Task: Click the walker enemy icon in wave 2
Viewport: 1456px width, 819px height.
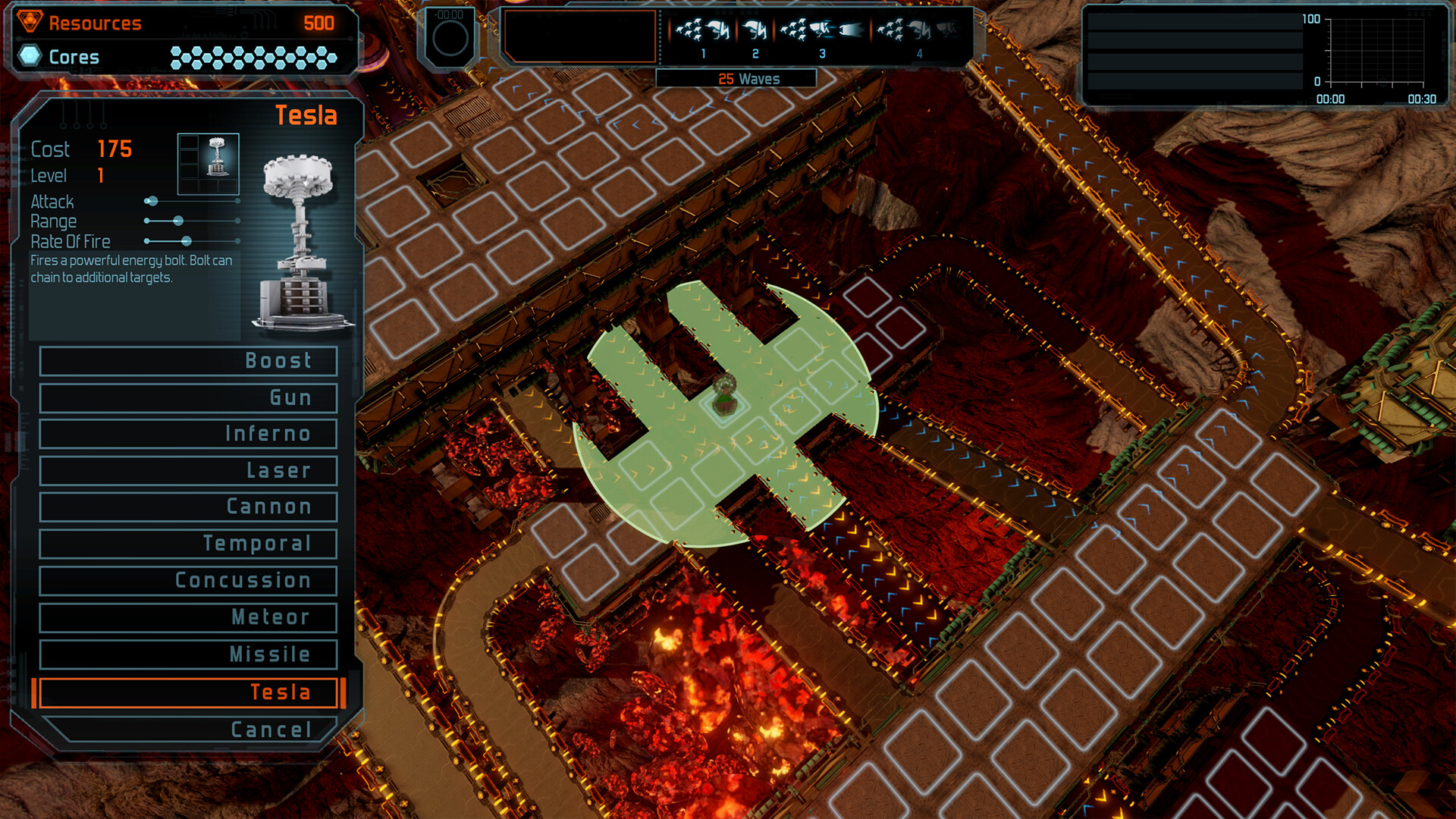Action: [x=755, y=29]
